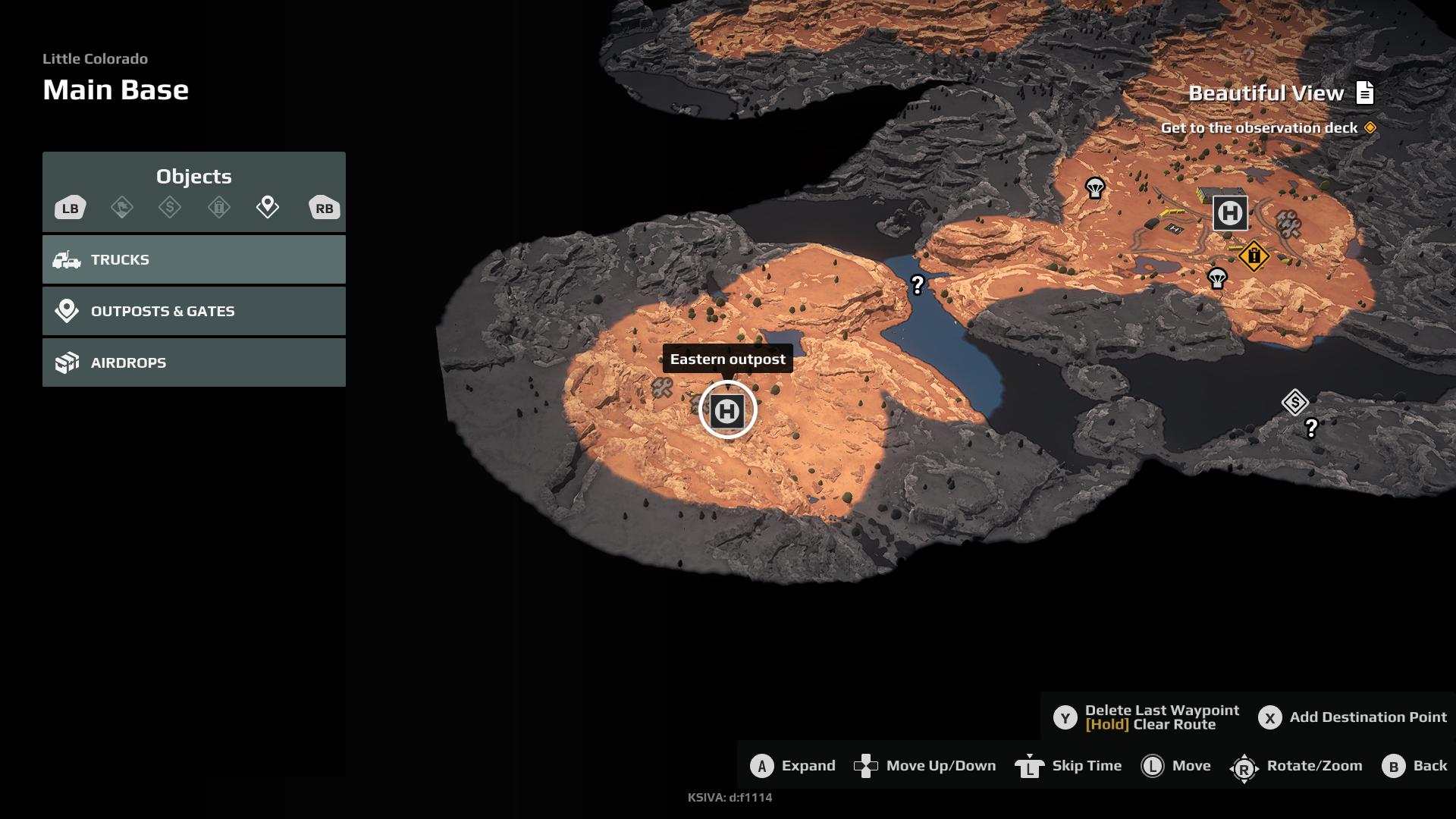Click the Expand option
Viewport: 1456px width, 819px height.
793,766
